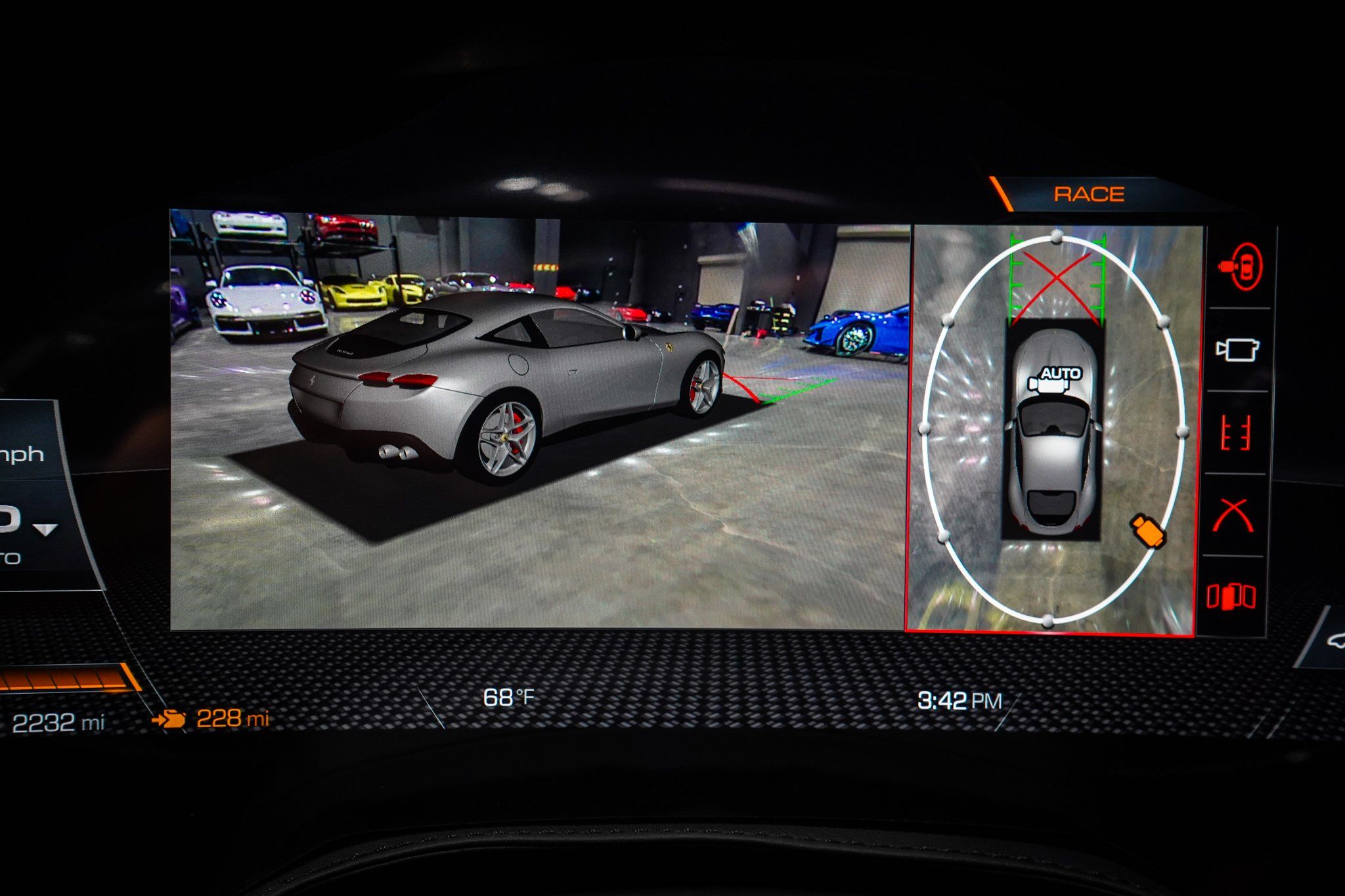The image size is (1345, 896).
Task: Open the large 3D surround view image
Action: tap(539, 420)
